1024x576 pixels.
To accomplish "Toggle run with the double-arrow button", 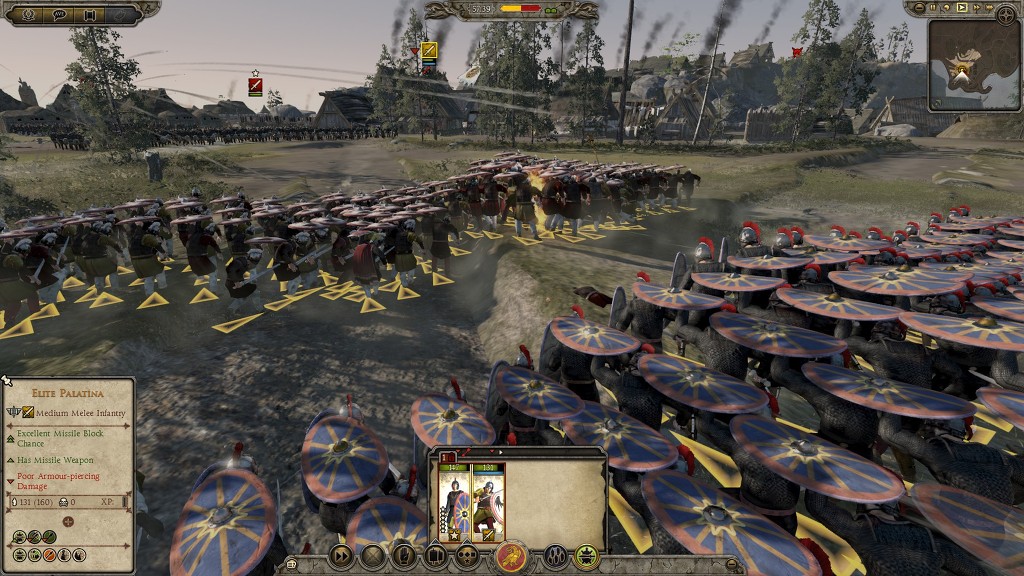I will (x=341, y=556).
